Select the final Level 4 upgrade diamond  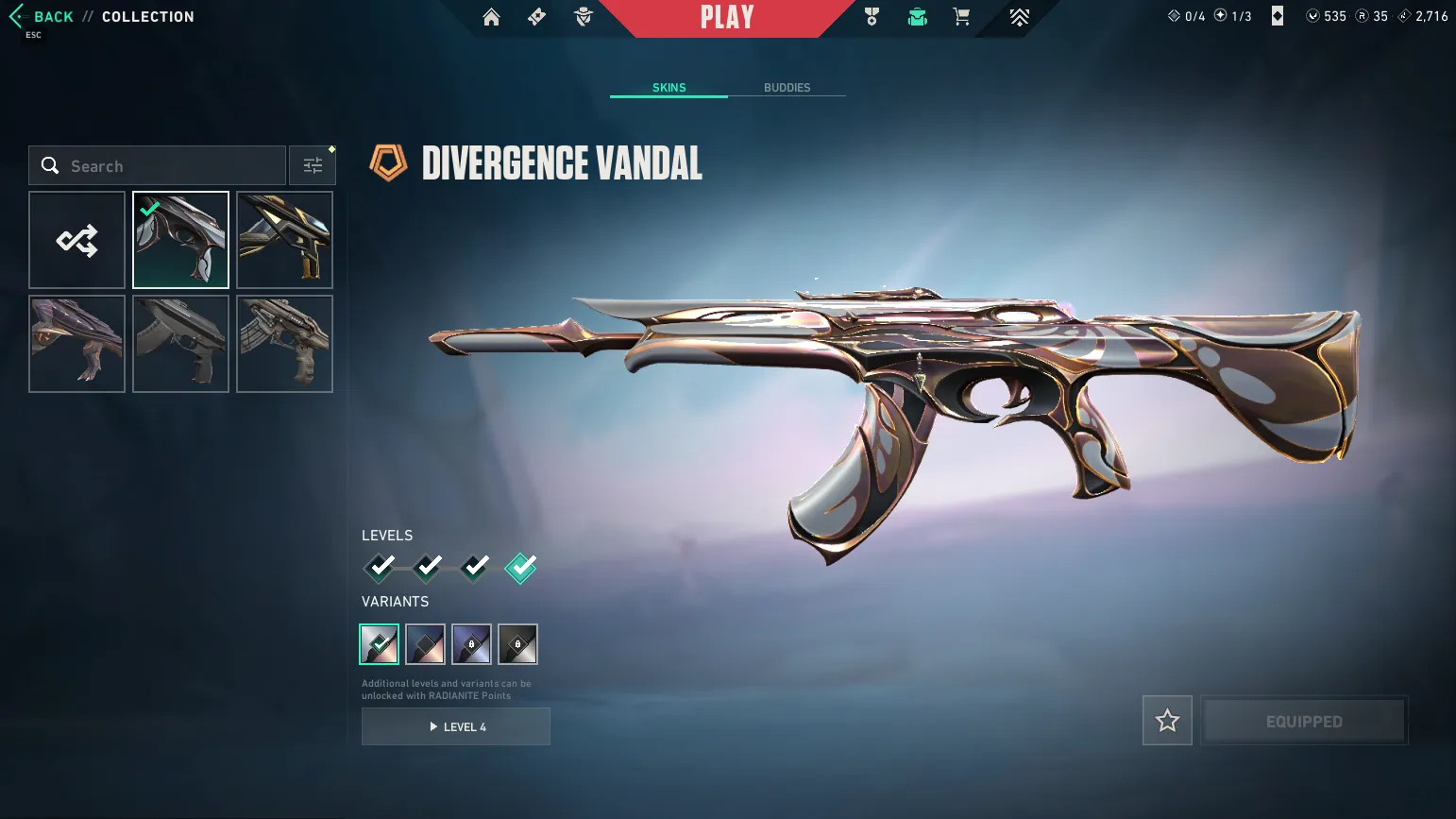pos(520,567)
